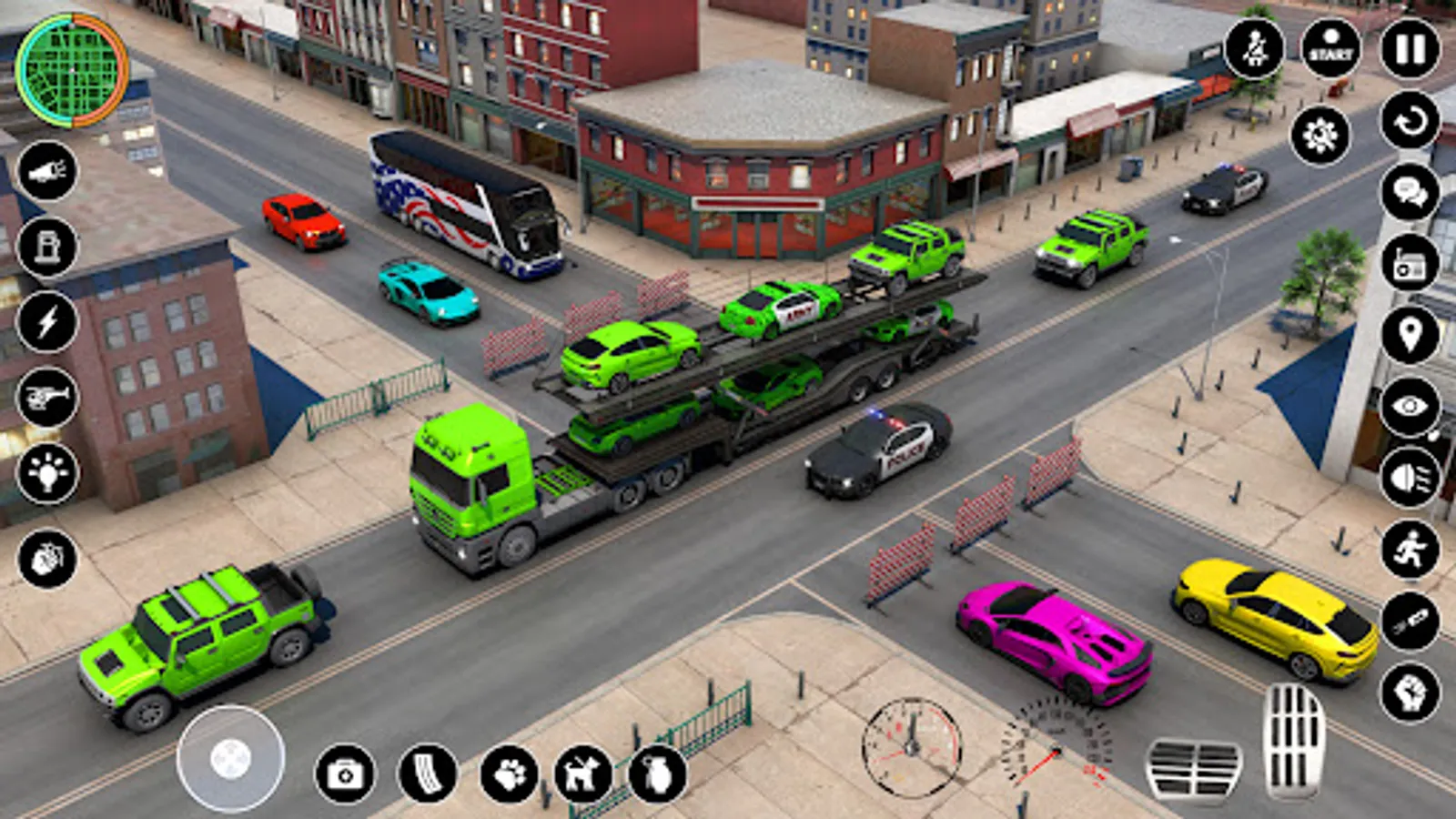Call the helicopter icon
Viewport: 1456px width, 819px height.
click(47, 398)
